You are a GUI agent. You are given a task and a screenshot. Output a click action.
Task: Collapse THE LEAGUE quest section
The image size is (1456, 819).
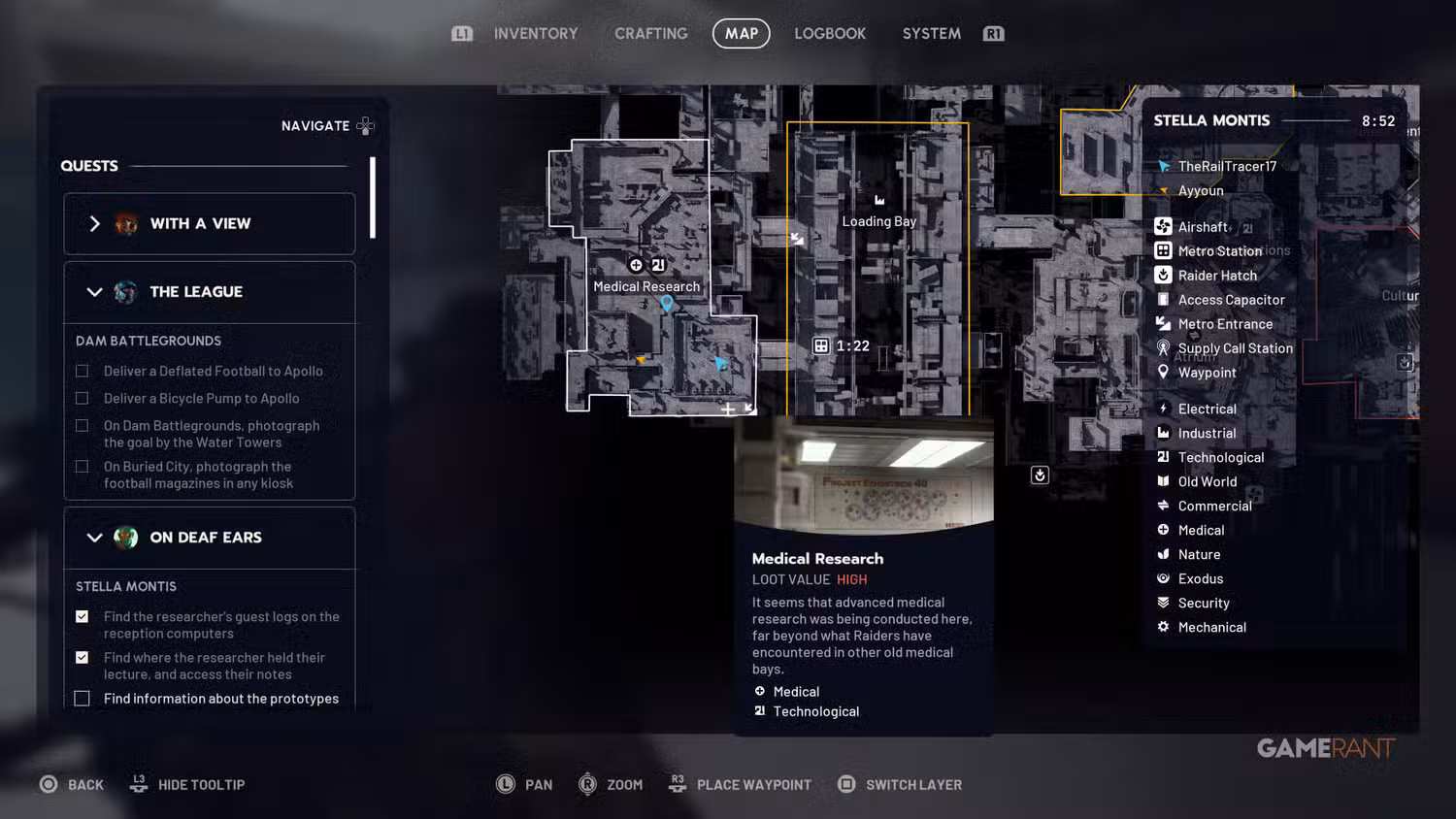[x=95, y=292]
